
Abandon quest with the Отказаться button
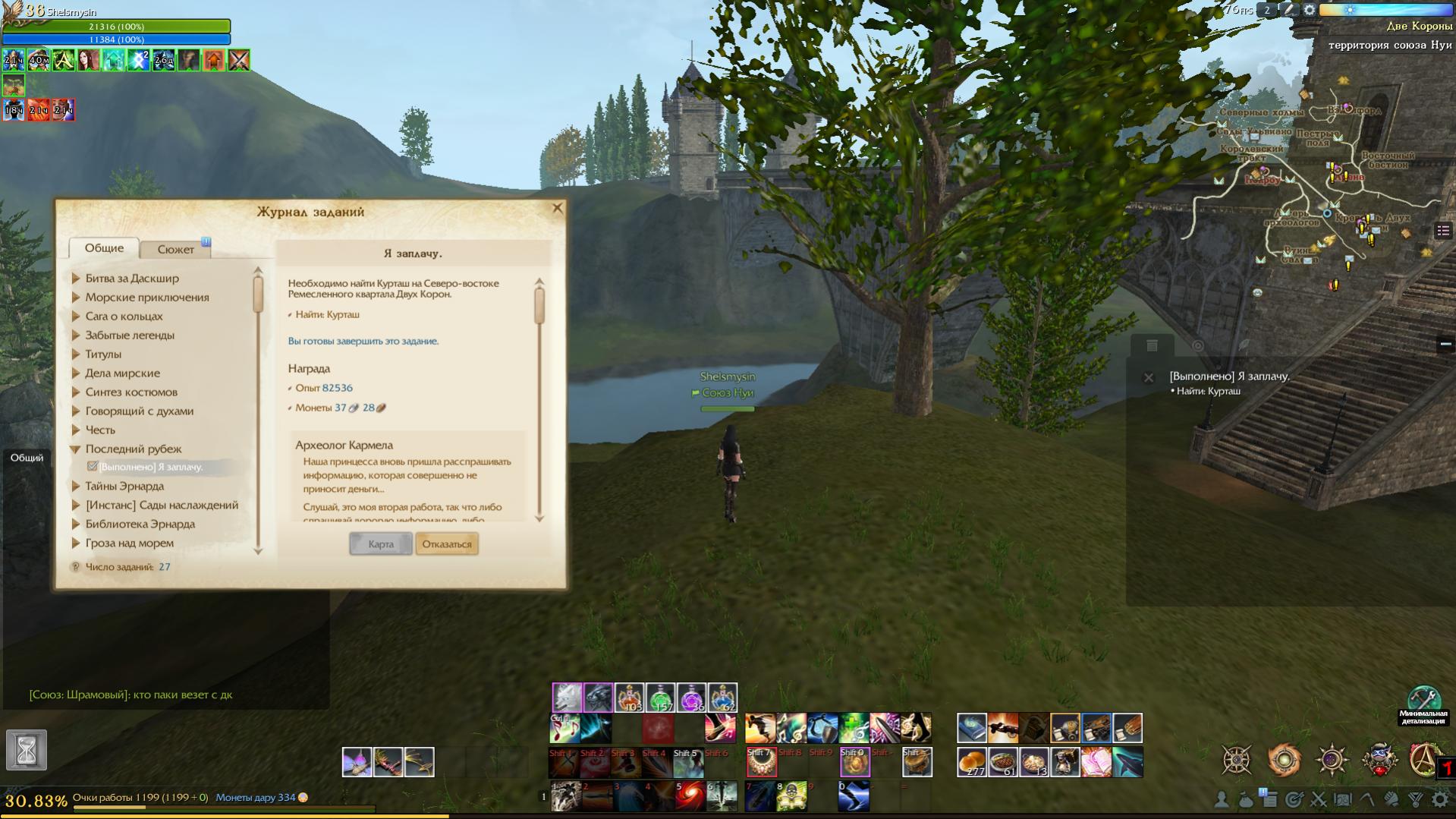447,544
